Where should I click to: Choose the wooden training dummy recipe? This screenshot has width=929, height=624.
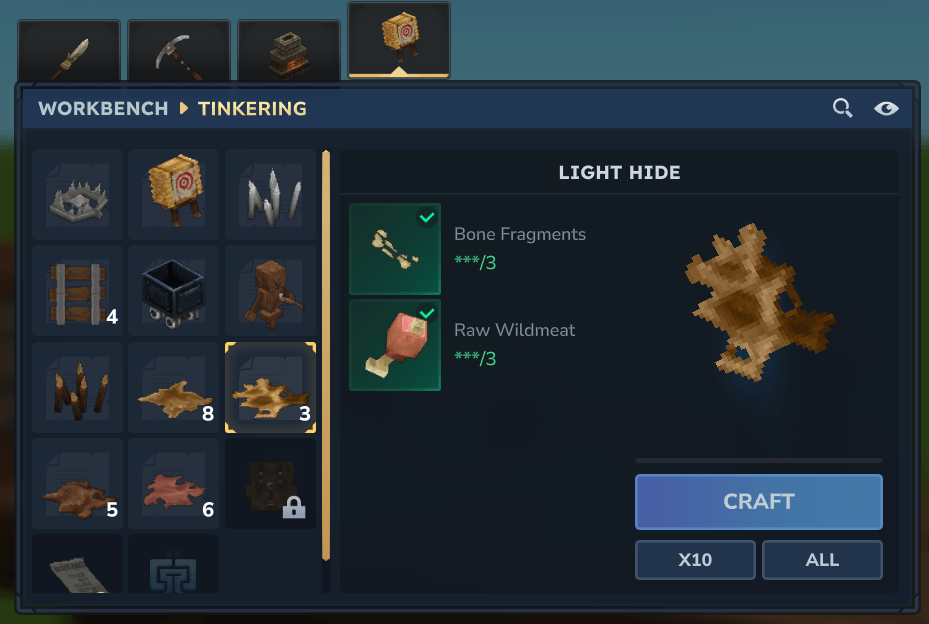tap(270, 291)
